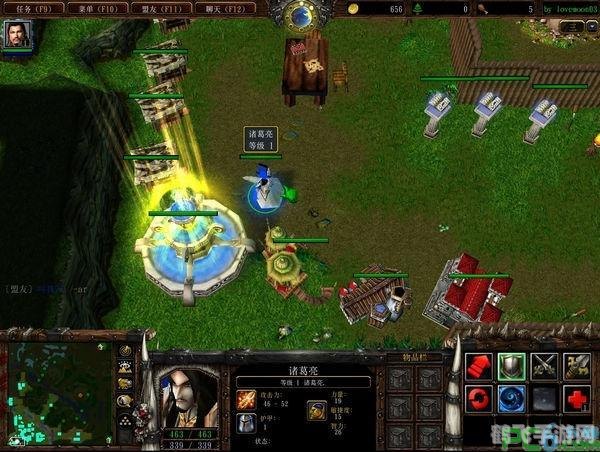This screenshot has height=452, width=600.
Task: Open the 聊天 (F12) chat log
Action: pyautogui.click(x=226, y=8)
